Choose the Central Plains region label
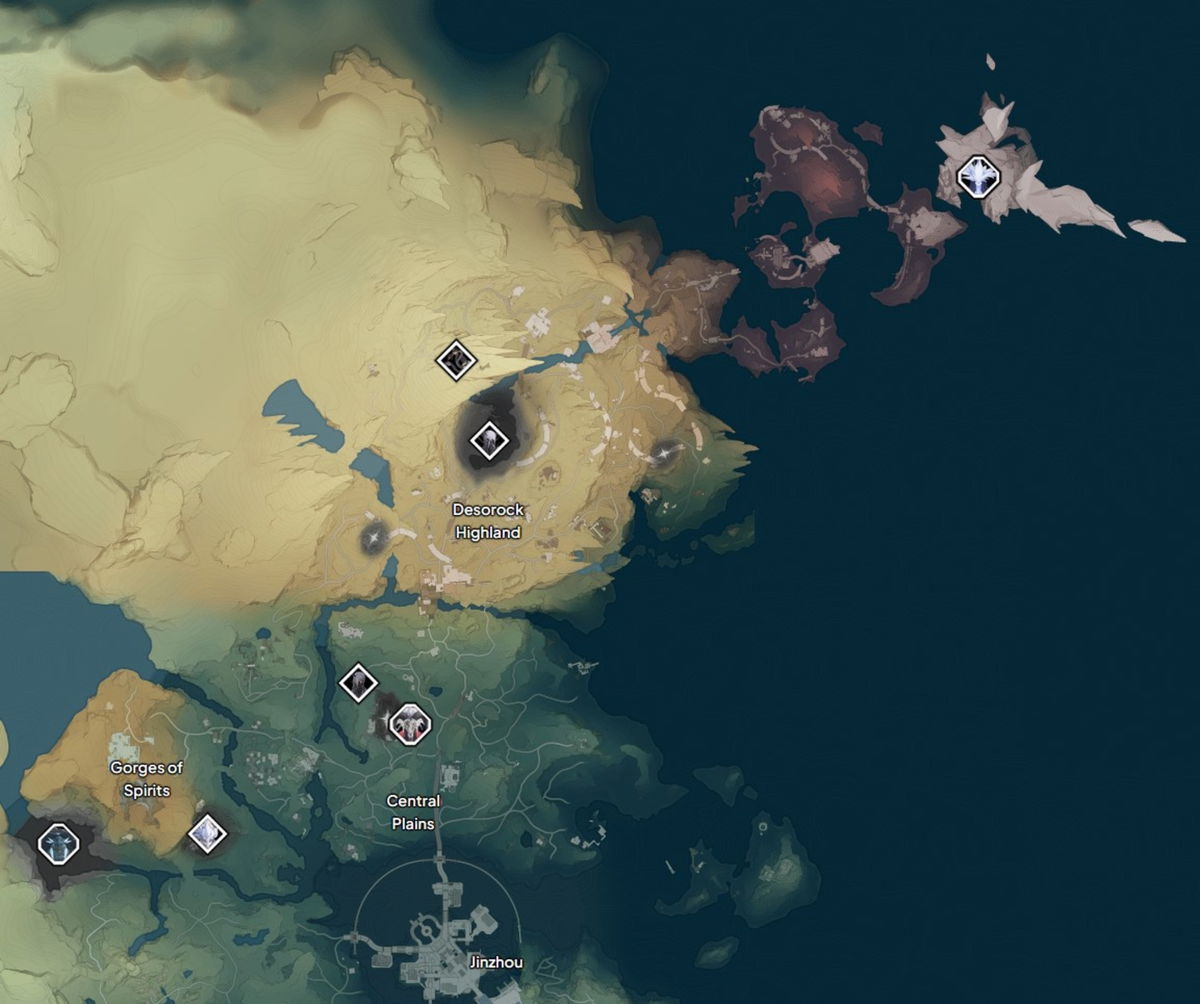 [x=412, y=812]
